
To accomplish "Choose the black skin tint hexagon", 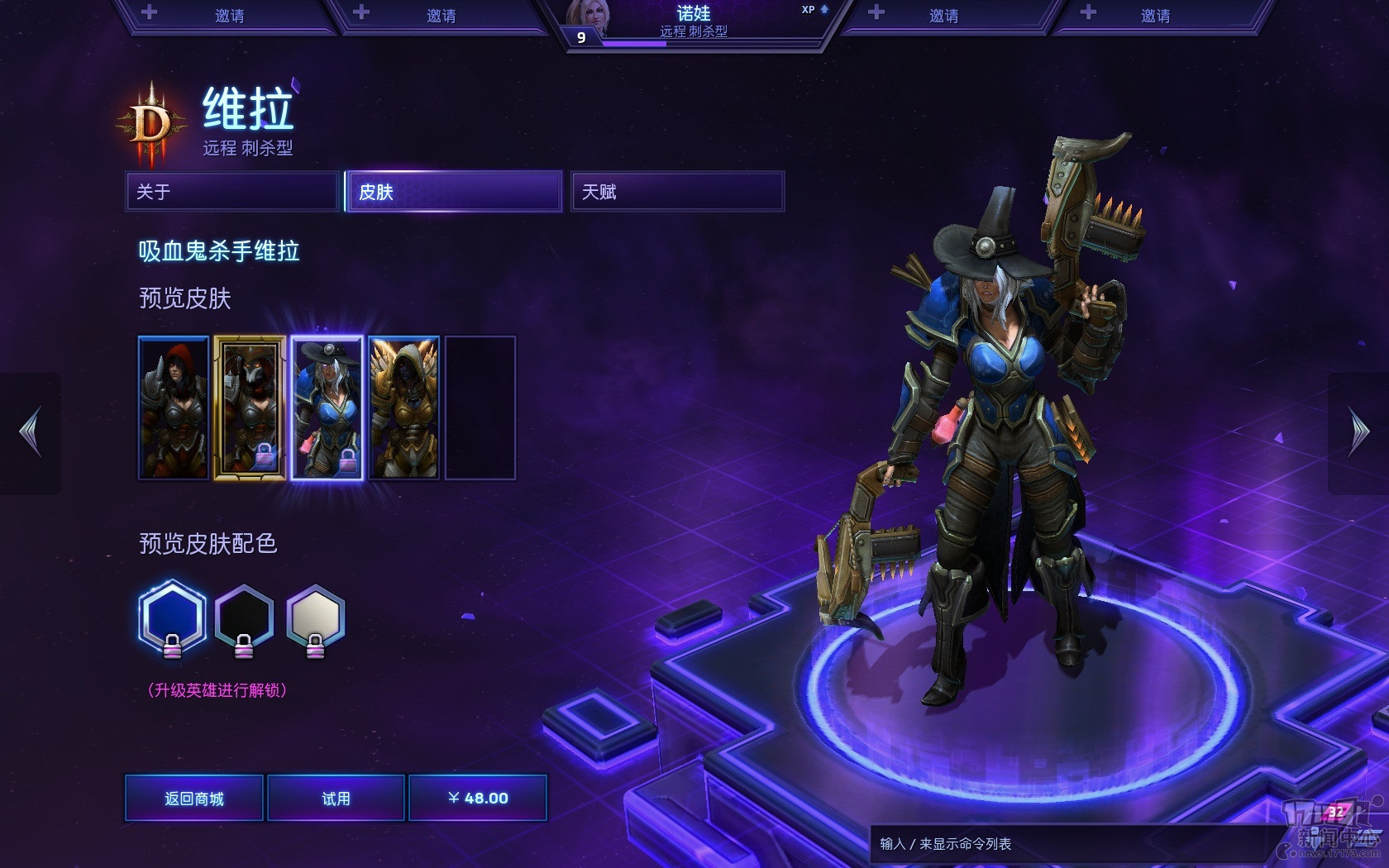I will 244,617.
